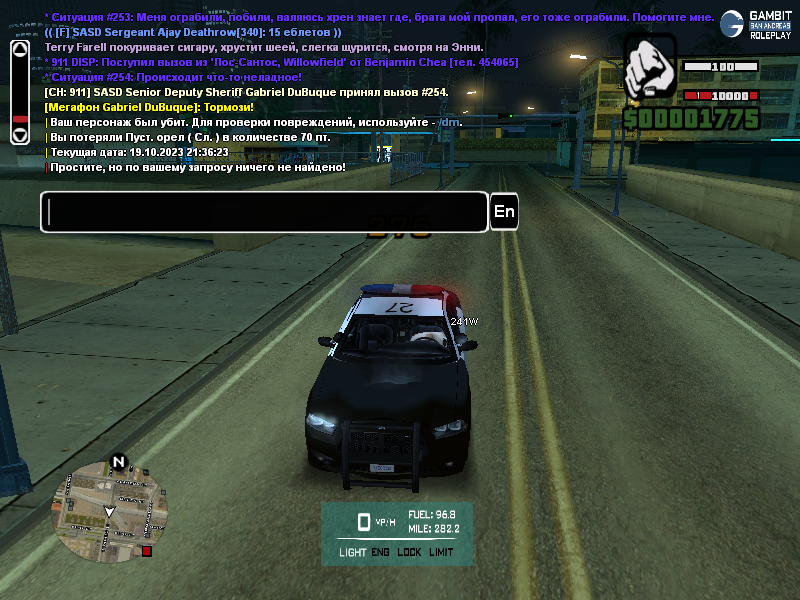Toggle the LOCK indicator on the speedometer
This screenshot has height=600, width=800.
[x=409, y=552]
